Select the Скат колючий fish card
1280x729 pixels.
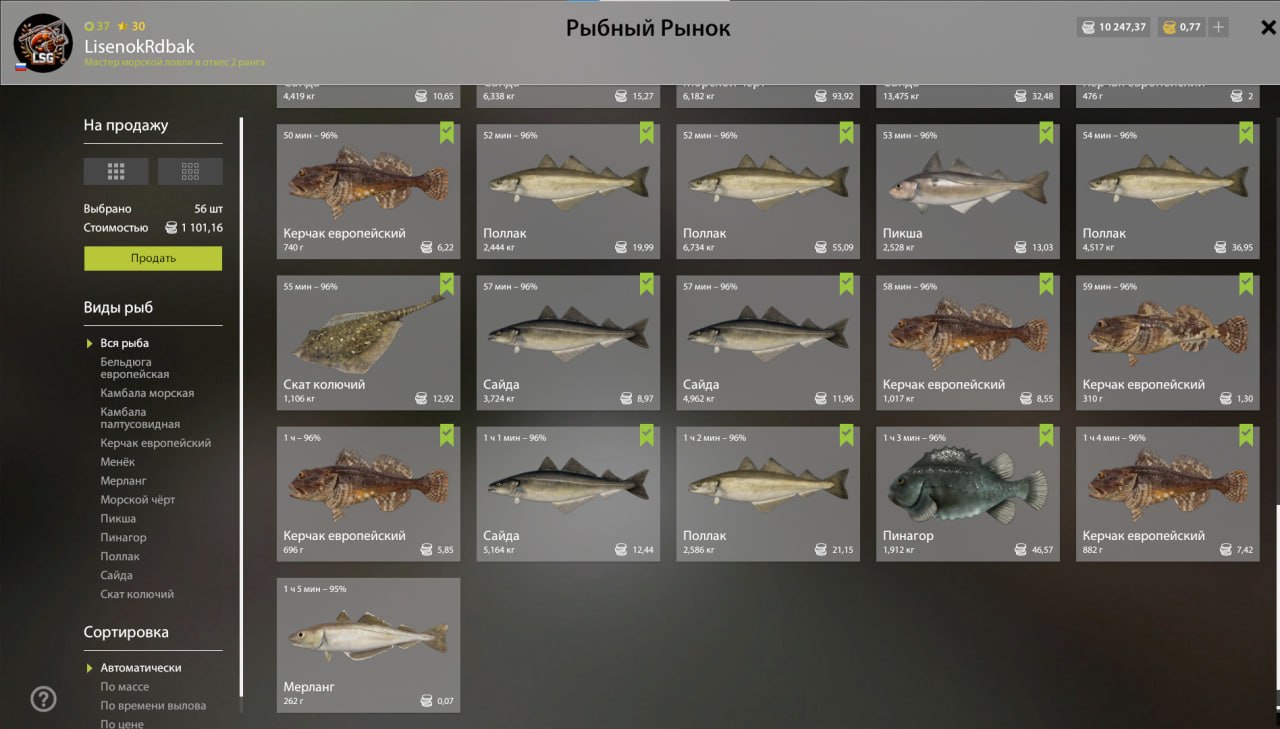(x=368, y=342)
